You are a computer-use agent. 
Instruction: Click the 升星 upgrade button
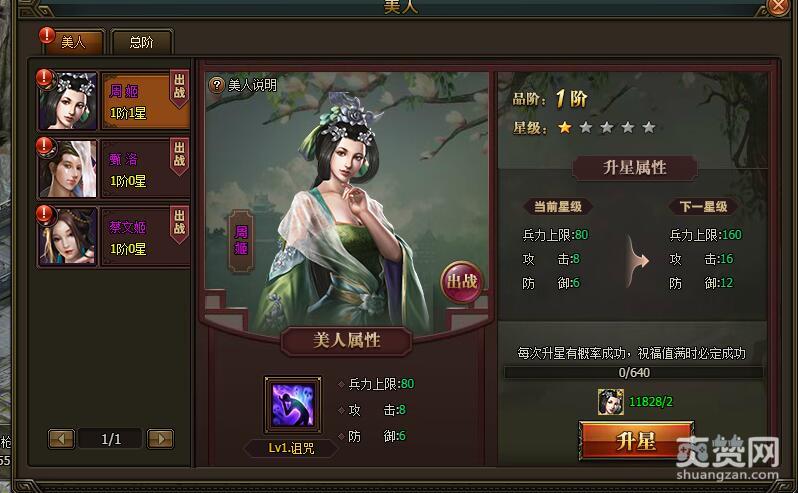click(x=636, y=441)
